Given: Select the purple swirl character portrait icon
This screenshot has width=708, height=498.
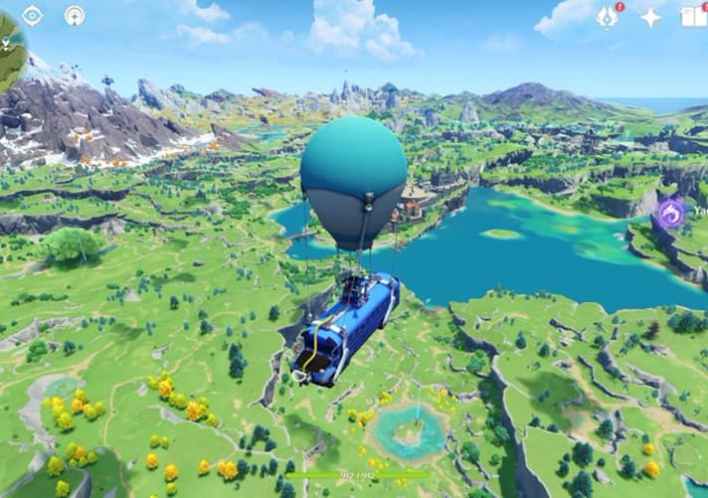Looking at the screenshot, I should (x=670, y=212).
